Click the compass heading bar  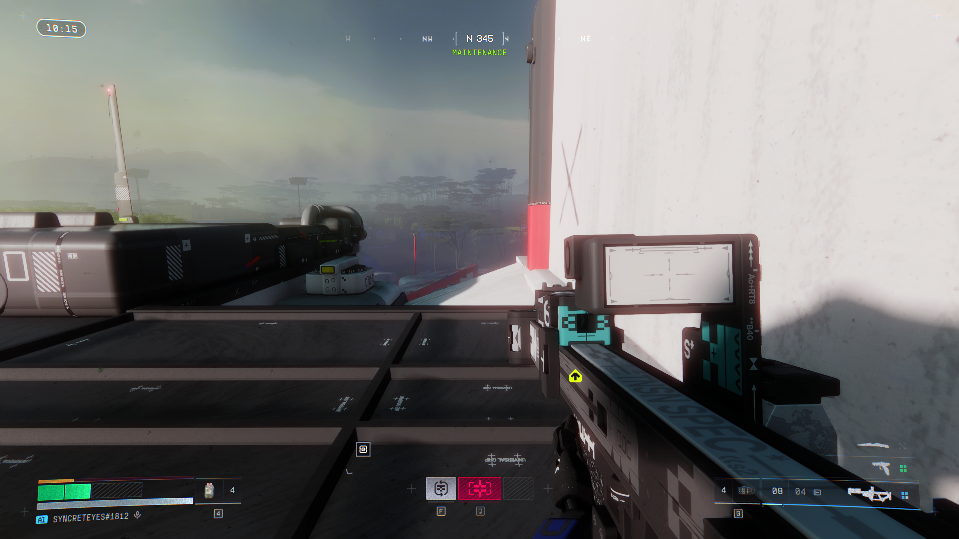[479, 39]
